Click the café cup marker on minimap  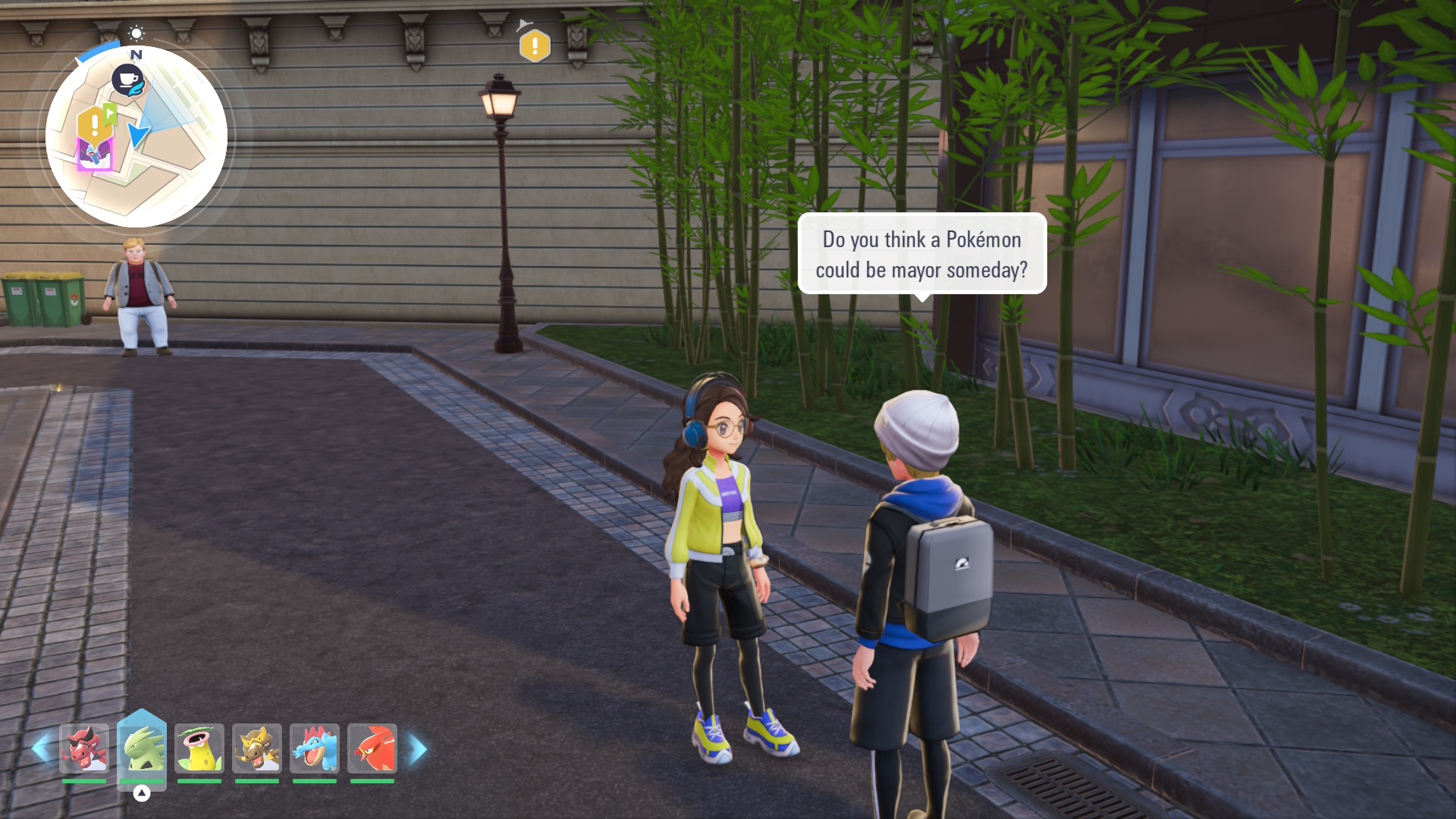pos(128,80)
